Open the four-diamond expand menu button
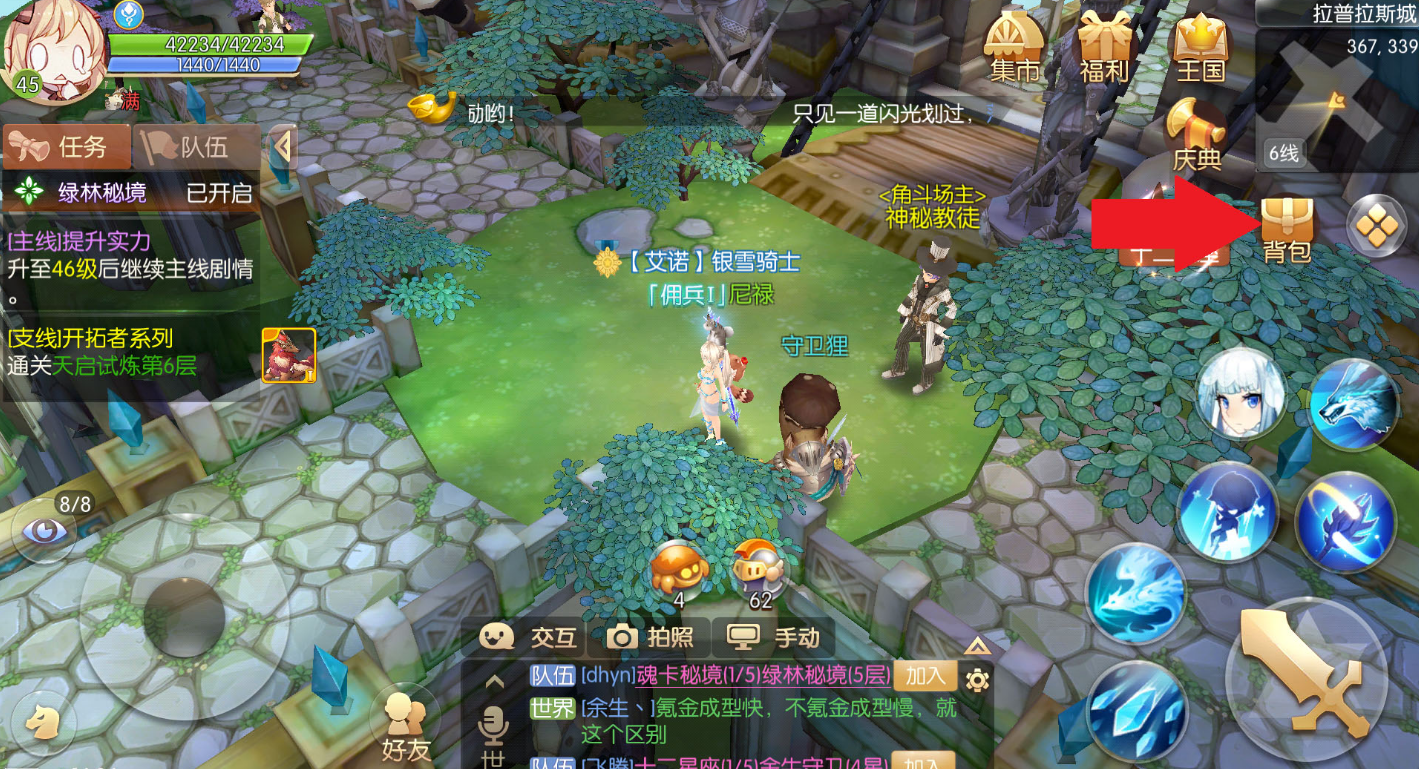Viewport: 1419px width, 769px height. (1376, 226)
